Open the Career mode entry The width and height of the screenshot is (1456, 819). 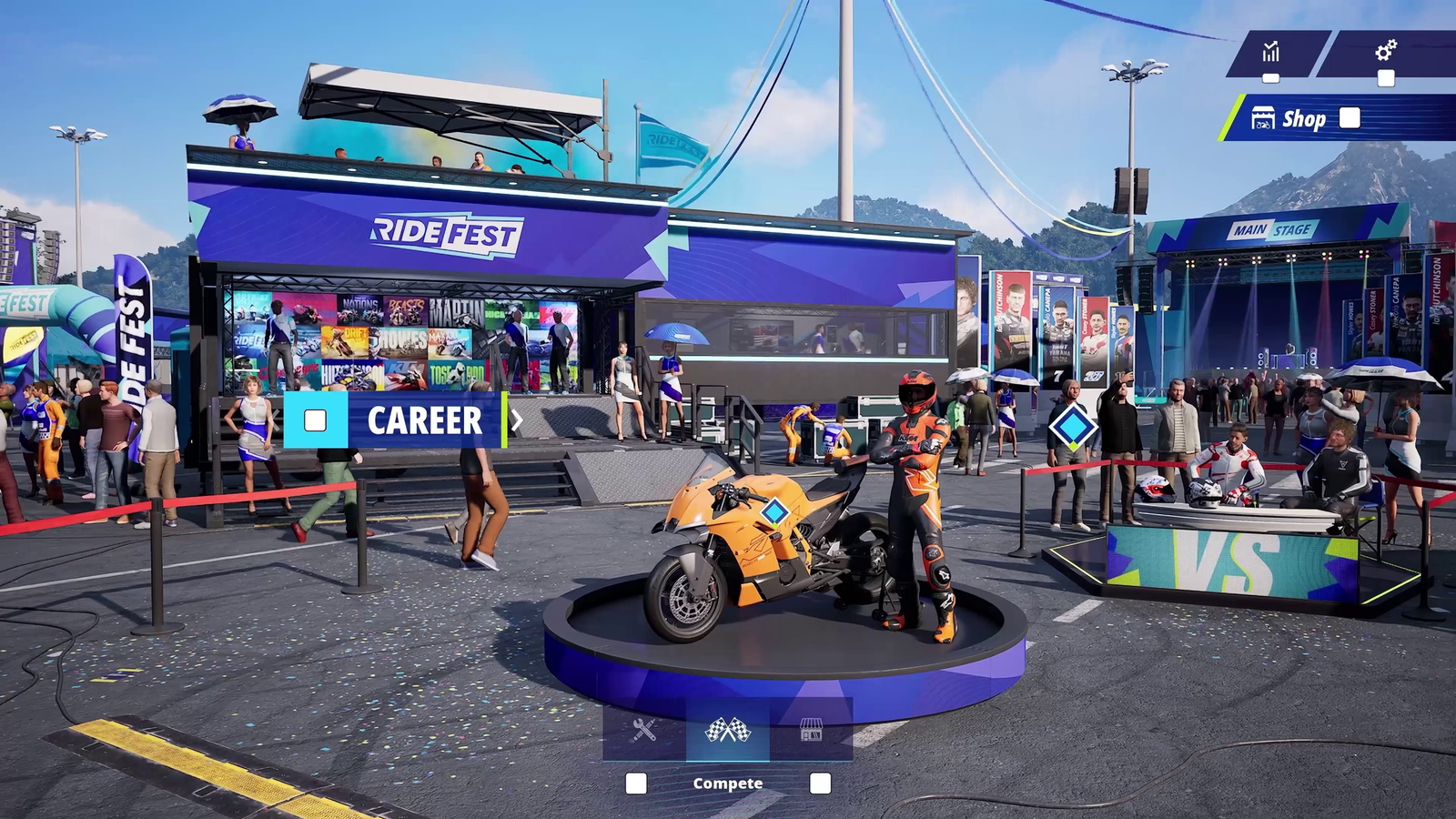(x=423, y=420)
